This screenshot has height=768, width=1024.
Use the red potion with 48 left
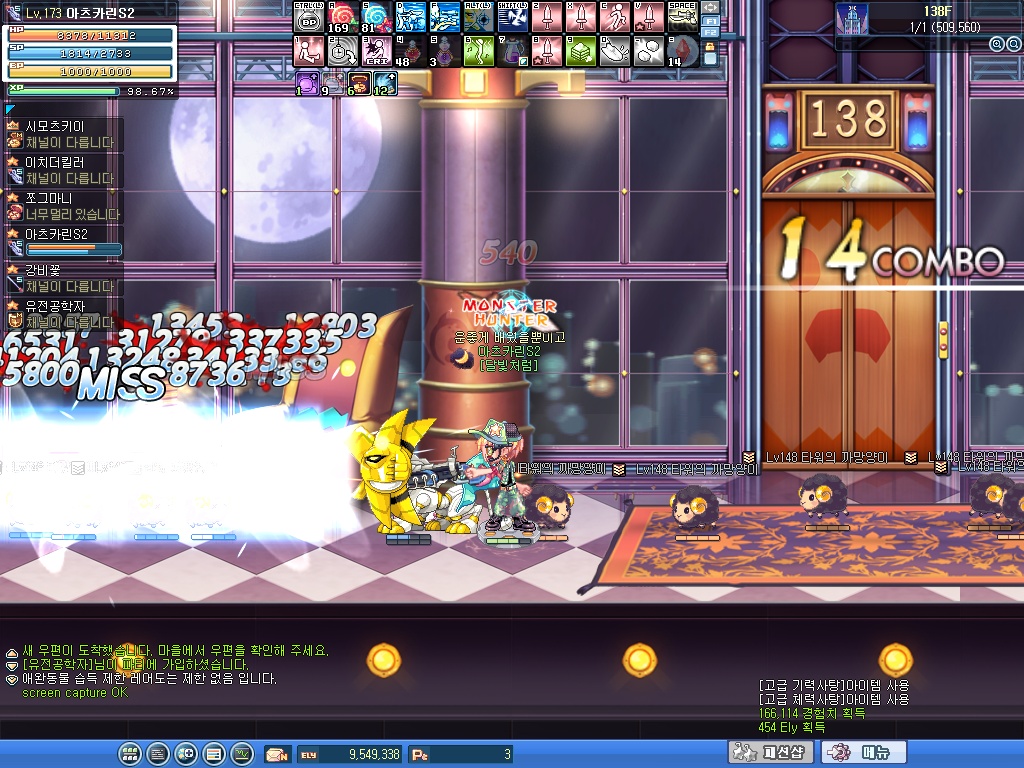(x=410, y=51)
